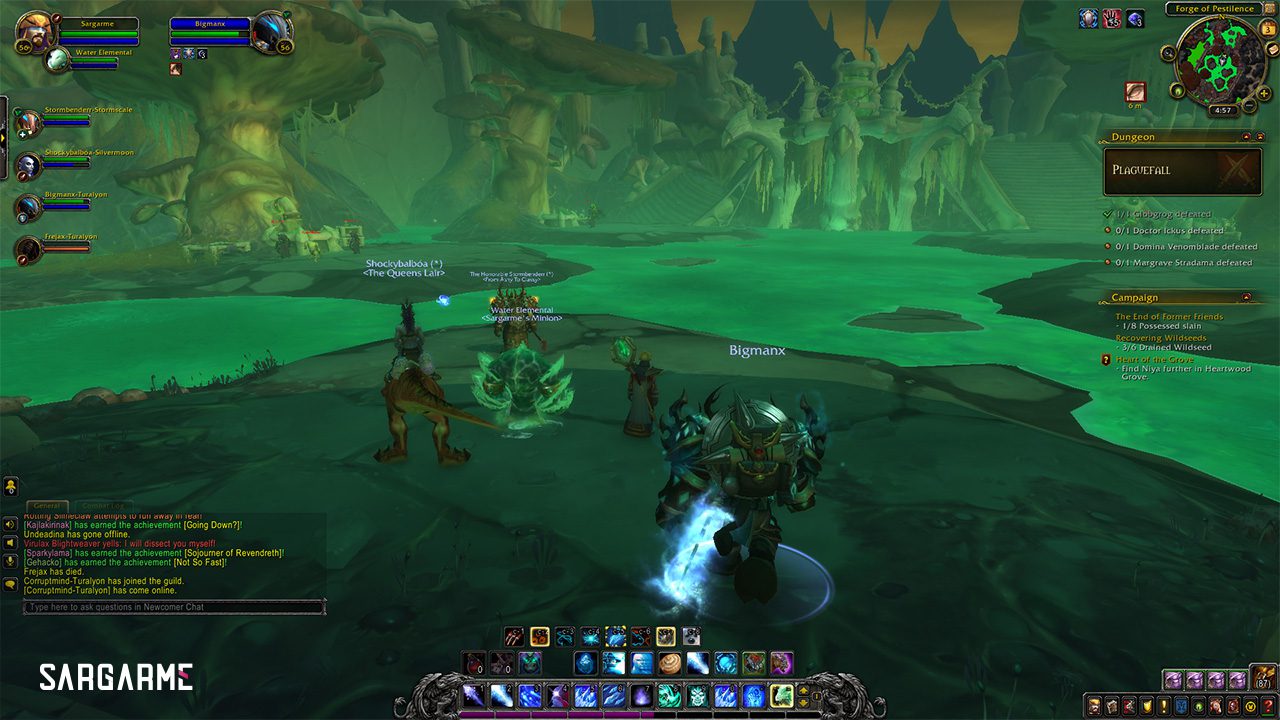Image resolution: width=1280 pixels, height=720 pixels.
Task: Open the spellbook micro menu button
Action: pos(1110,706)
